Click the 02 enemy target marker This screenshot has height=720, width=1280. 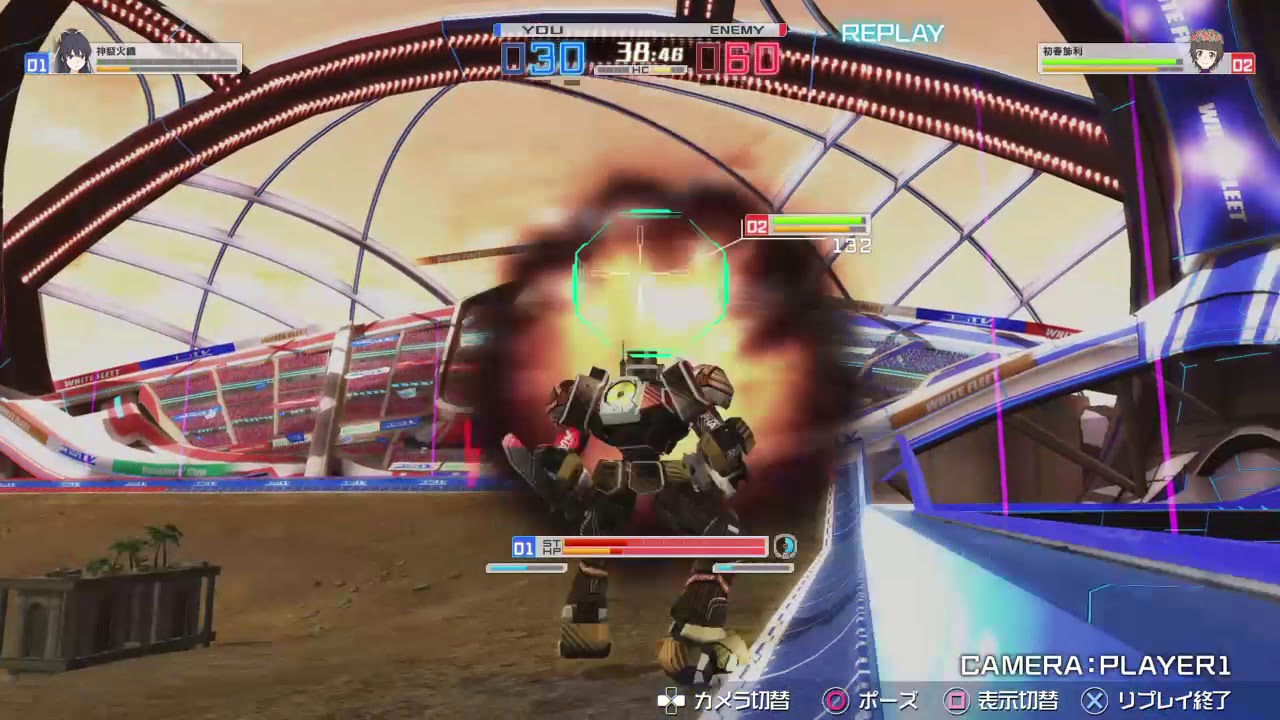point(757,222)
